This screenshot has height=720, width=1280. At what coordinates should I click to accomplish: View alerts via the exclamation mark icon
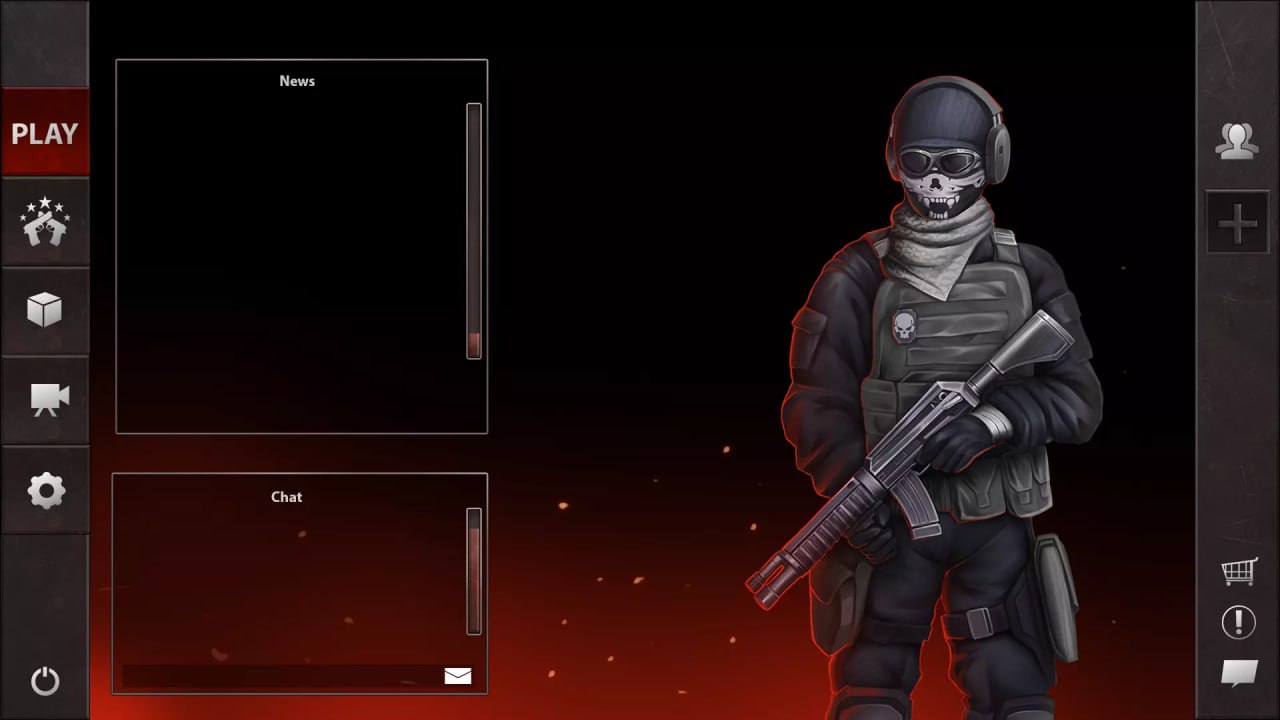[1237, 622]
